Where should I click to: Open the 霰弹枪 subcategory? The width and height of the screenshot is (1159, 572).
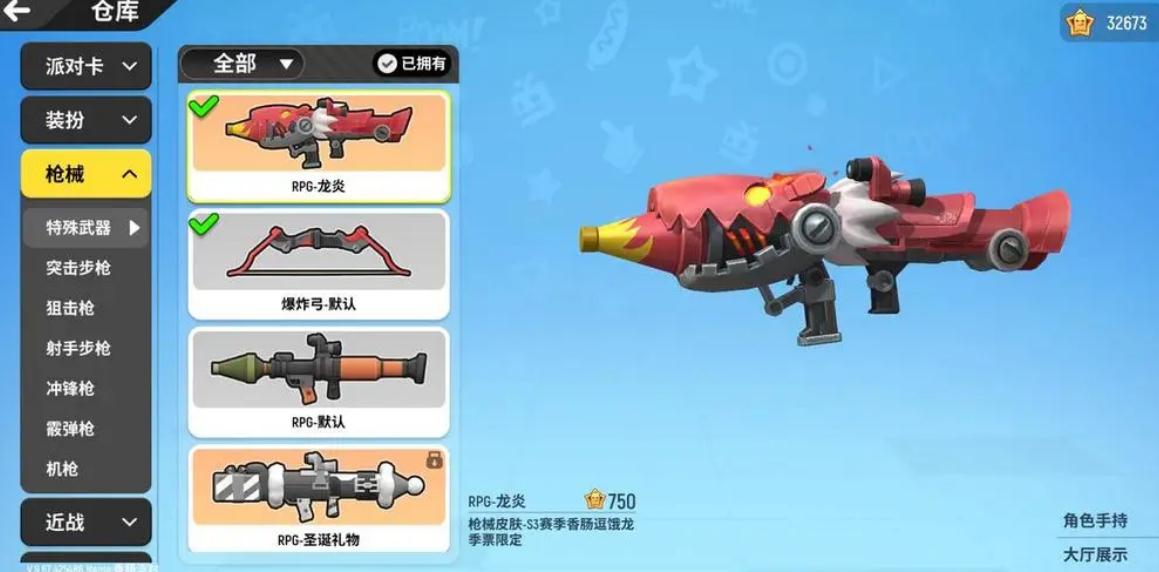70,428
